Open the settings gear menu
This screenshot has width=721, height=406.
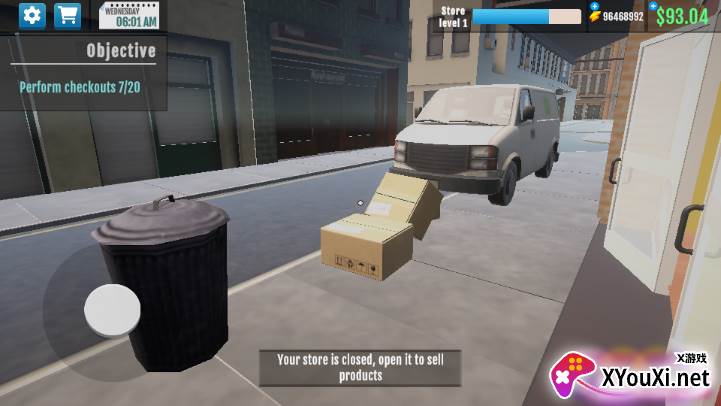click(33, 16)
